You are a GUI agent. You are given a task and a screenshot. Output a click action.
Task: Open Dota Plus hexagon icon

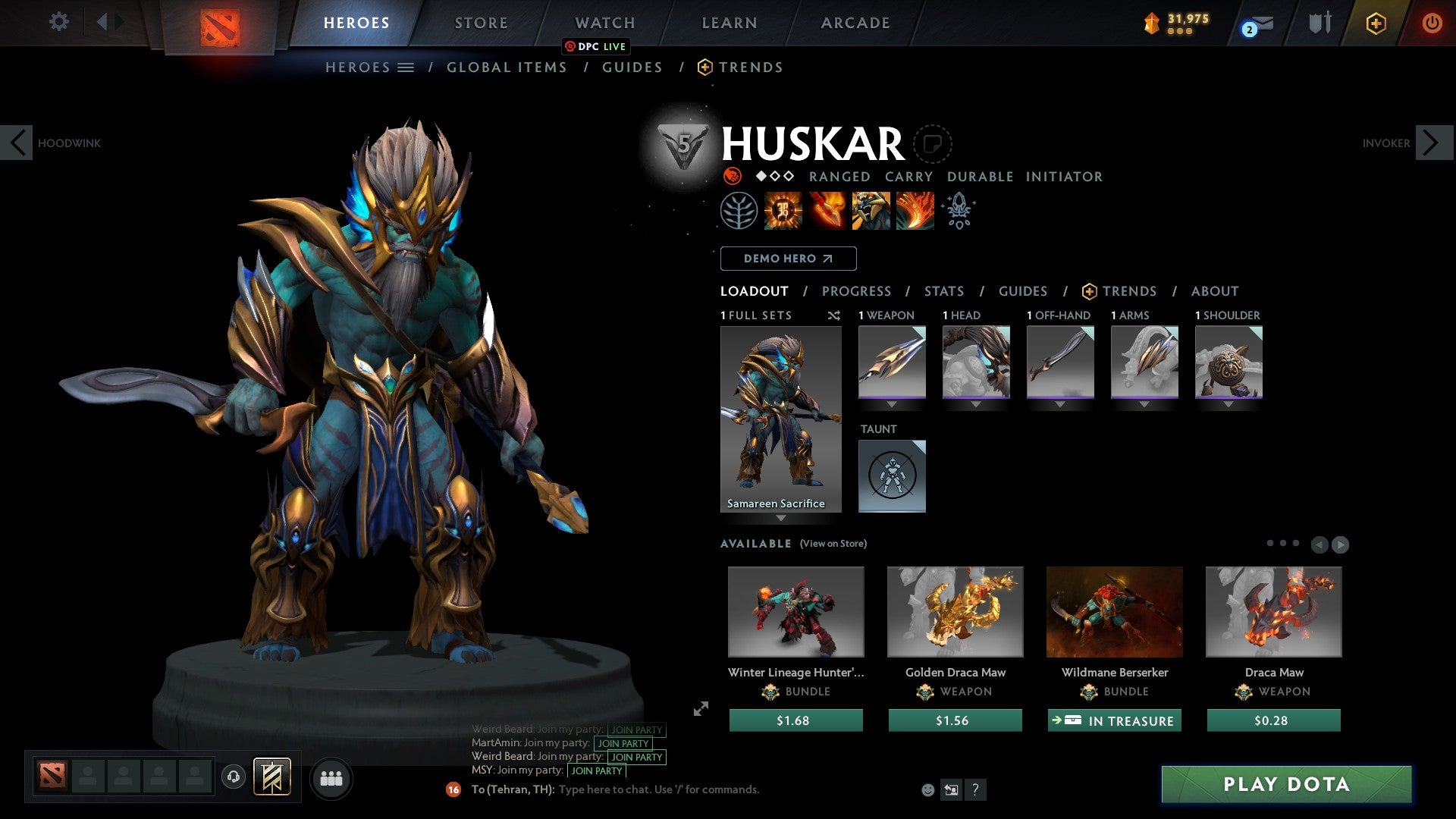point(1376,24)
